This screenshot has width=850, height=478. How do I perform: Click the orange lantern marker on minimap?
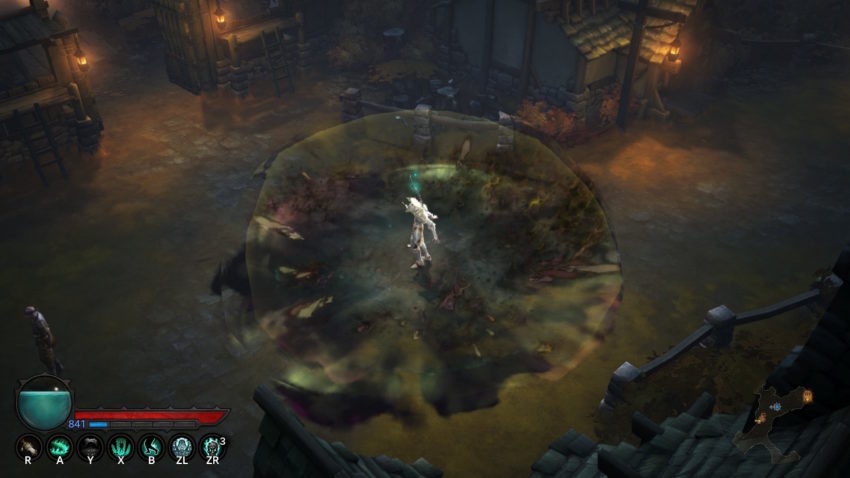806,397
